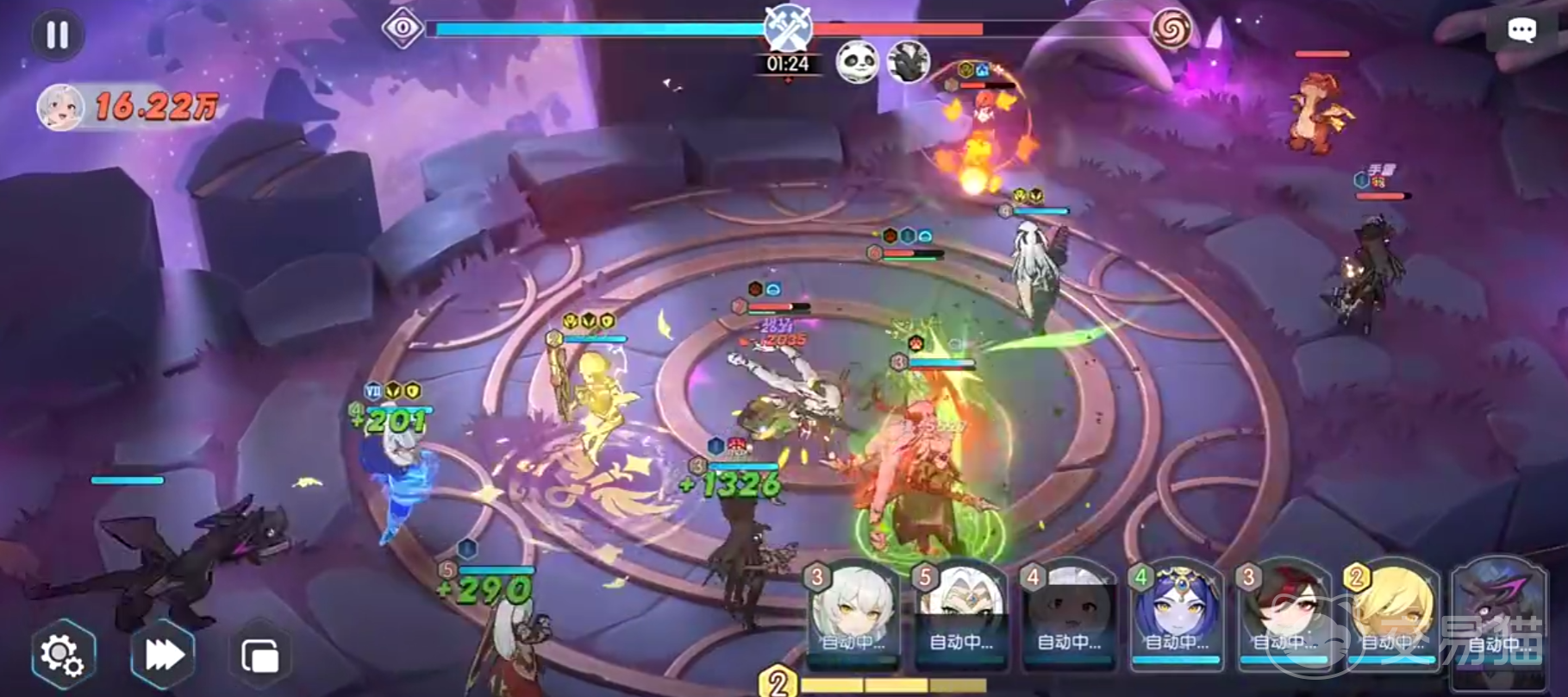
Task: Click the panda portrait icon
Action: [858, 62]
